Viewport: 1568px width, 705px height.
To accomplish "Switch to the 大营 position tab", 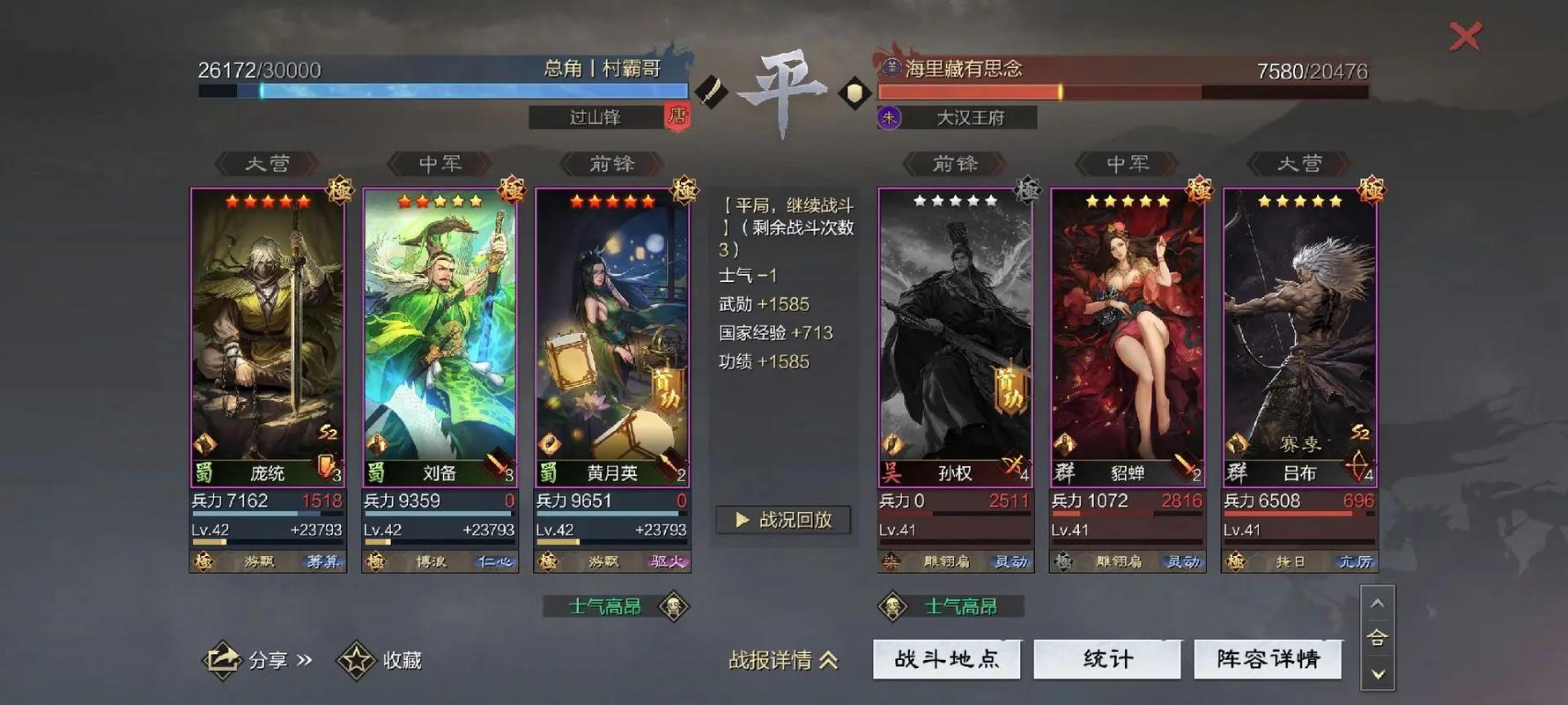I will 267,164.
